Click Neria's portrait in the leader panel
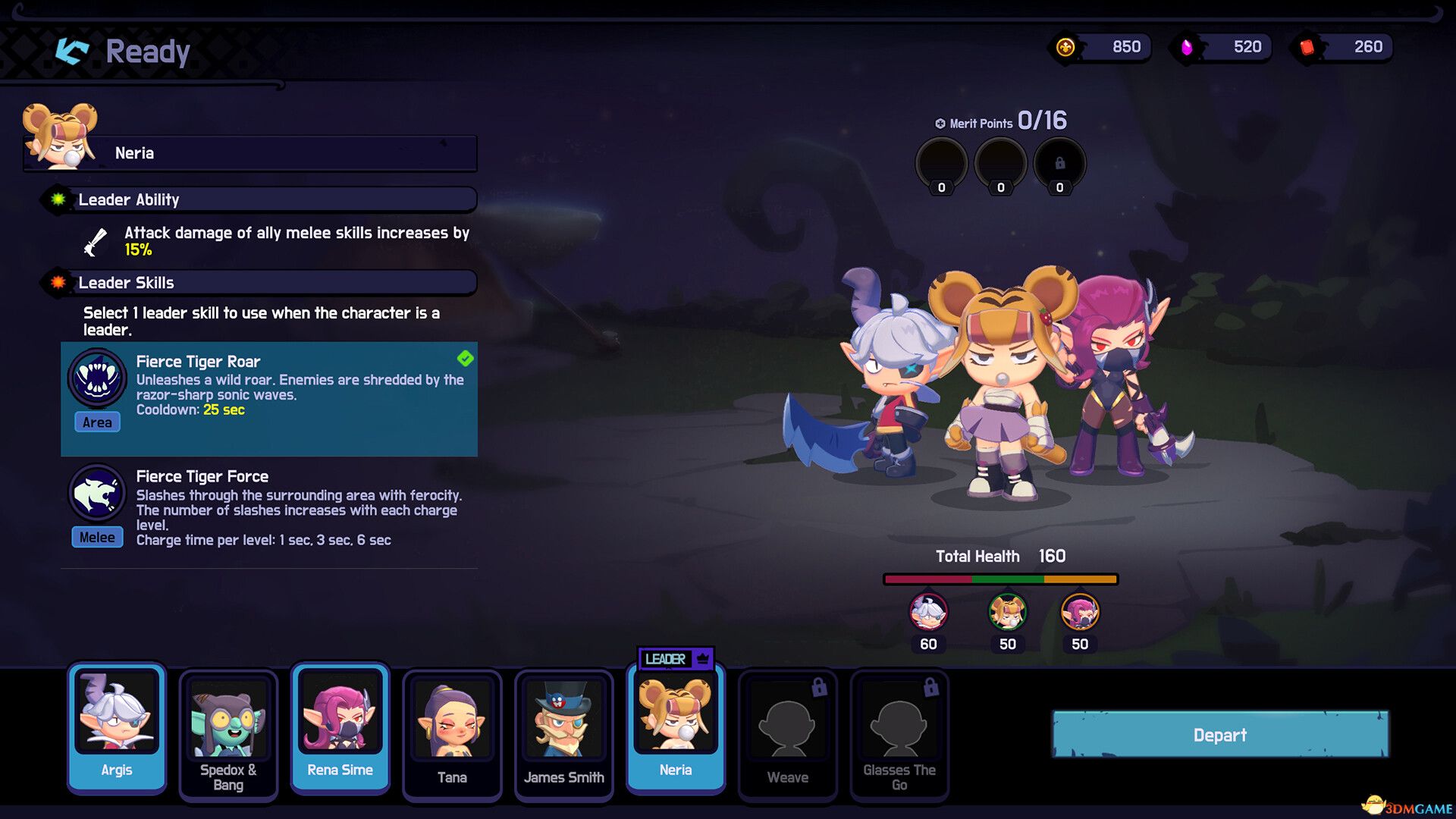The height and width of the screenshot is (819, 1456). coord(61,136)
